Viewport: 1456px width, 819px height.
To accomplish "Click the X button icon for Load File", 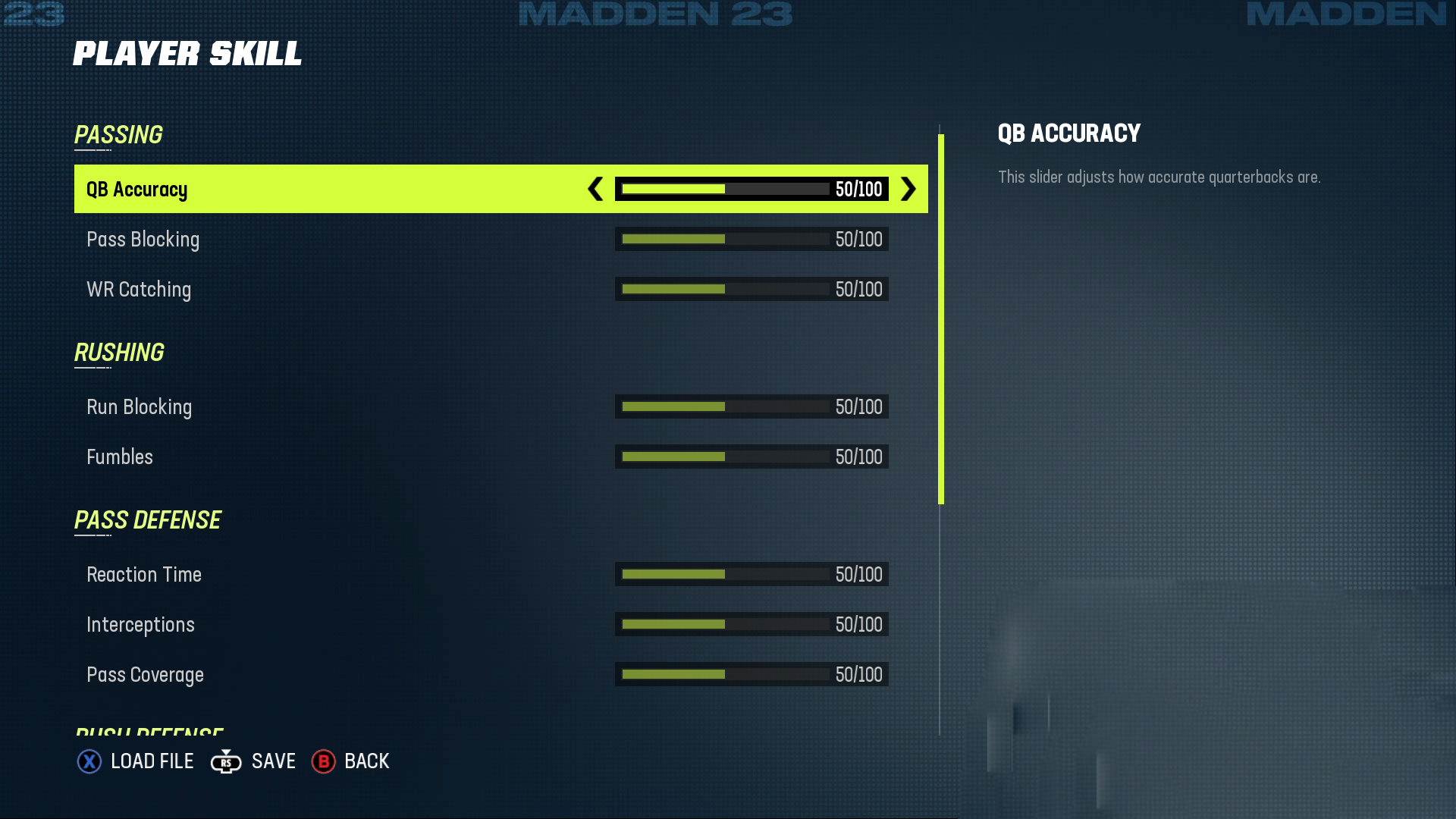I will coord(89,761).
